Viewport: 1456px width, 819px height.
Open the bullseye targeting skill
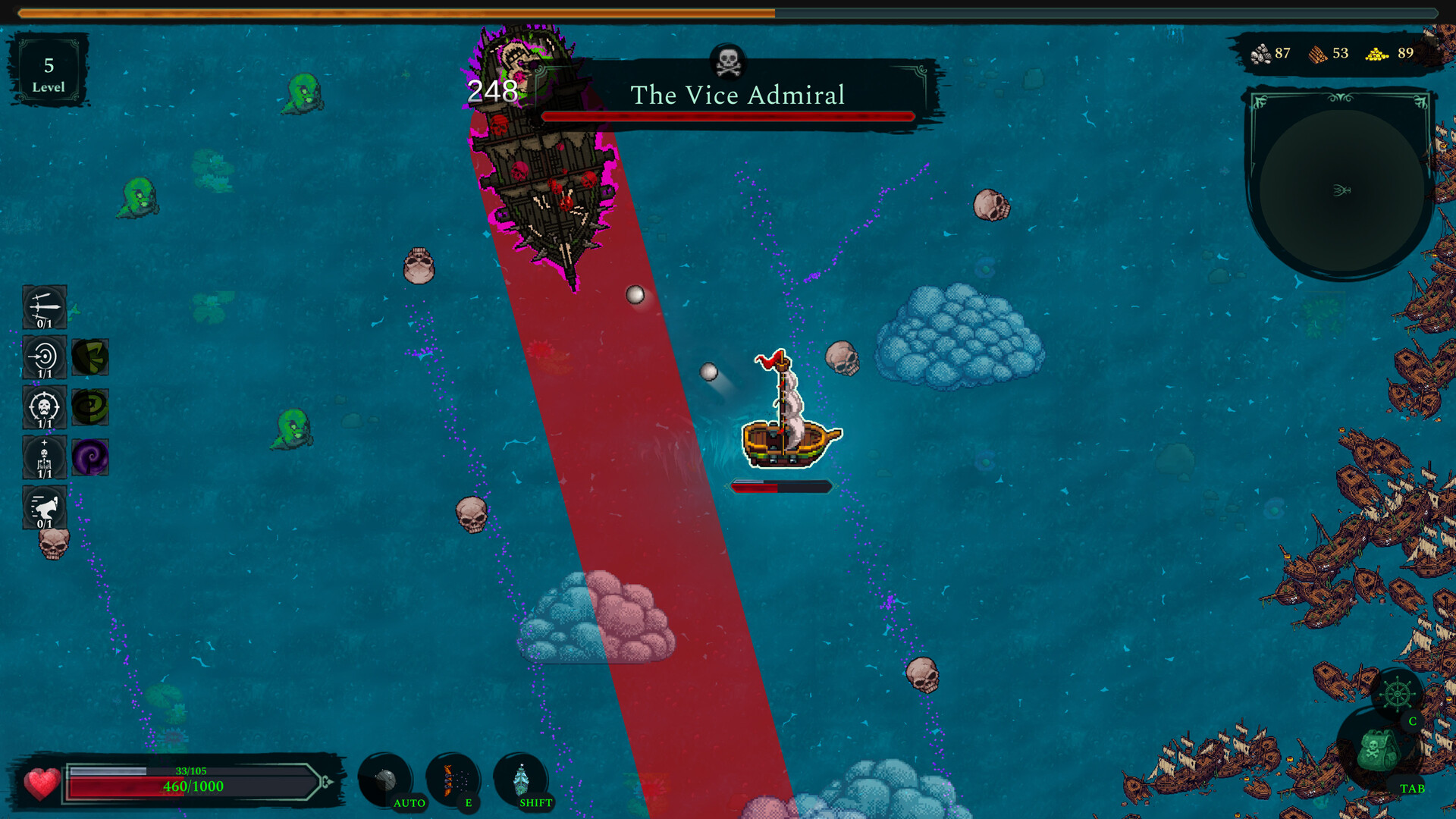tap(43, 358)
